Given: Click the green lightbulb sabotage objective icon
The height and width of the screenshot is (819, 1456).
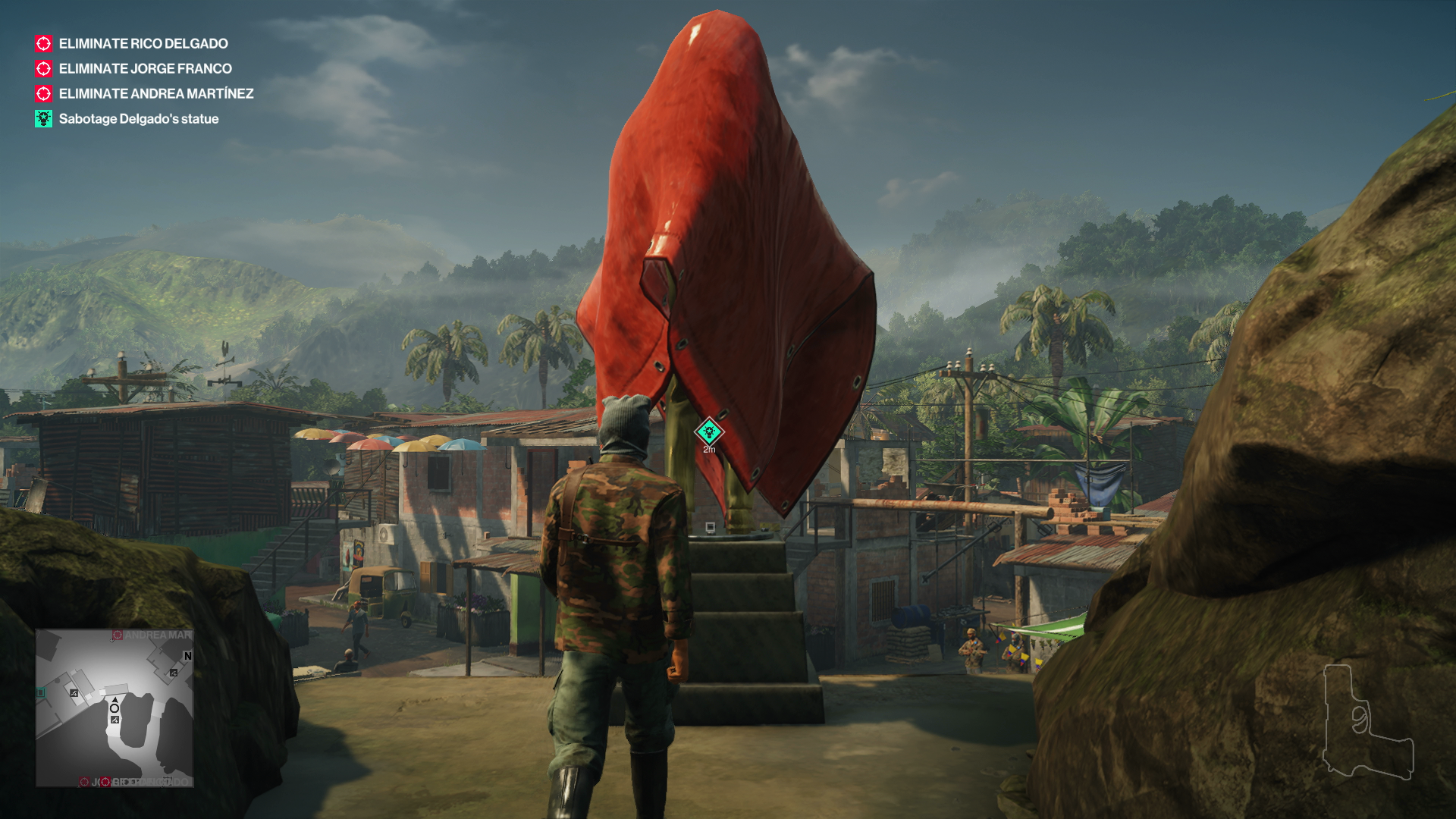Looking at the screenshot, I should 42,118.
